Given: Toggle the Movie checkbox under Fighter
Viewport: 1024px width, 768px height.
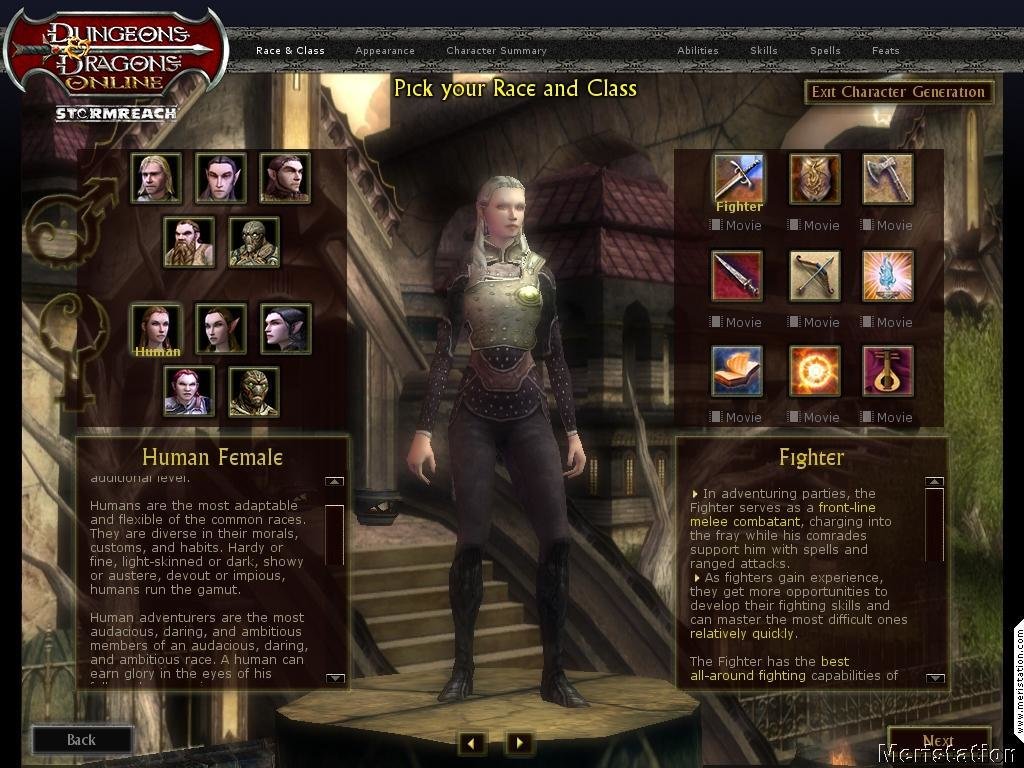Looking at the screenshot, I should tap(716, 226).
